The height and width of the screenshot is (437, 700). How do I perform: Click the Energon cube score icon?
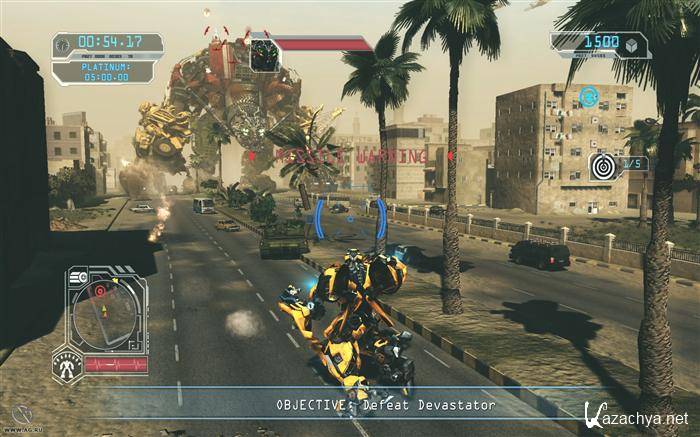pyautogui.click(x=631, y=45)
